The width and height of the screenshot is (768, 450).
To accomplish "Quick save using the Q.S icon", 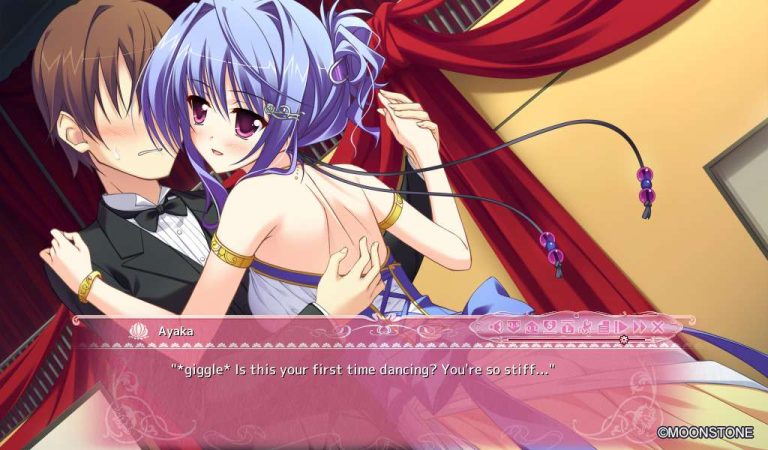I will pyautogui.click(x=514, y=326).
